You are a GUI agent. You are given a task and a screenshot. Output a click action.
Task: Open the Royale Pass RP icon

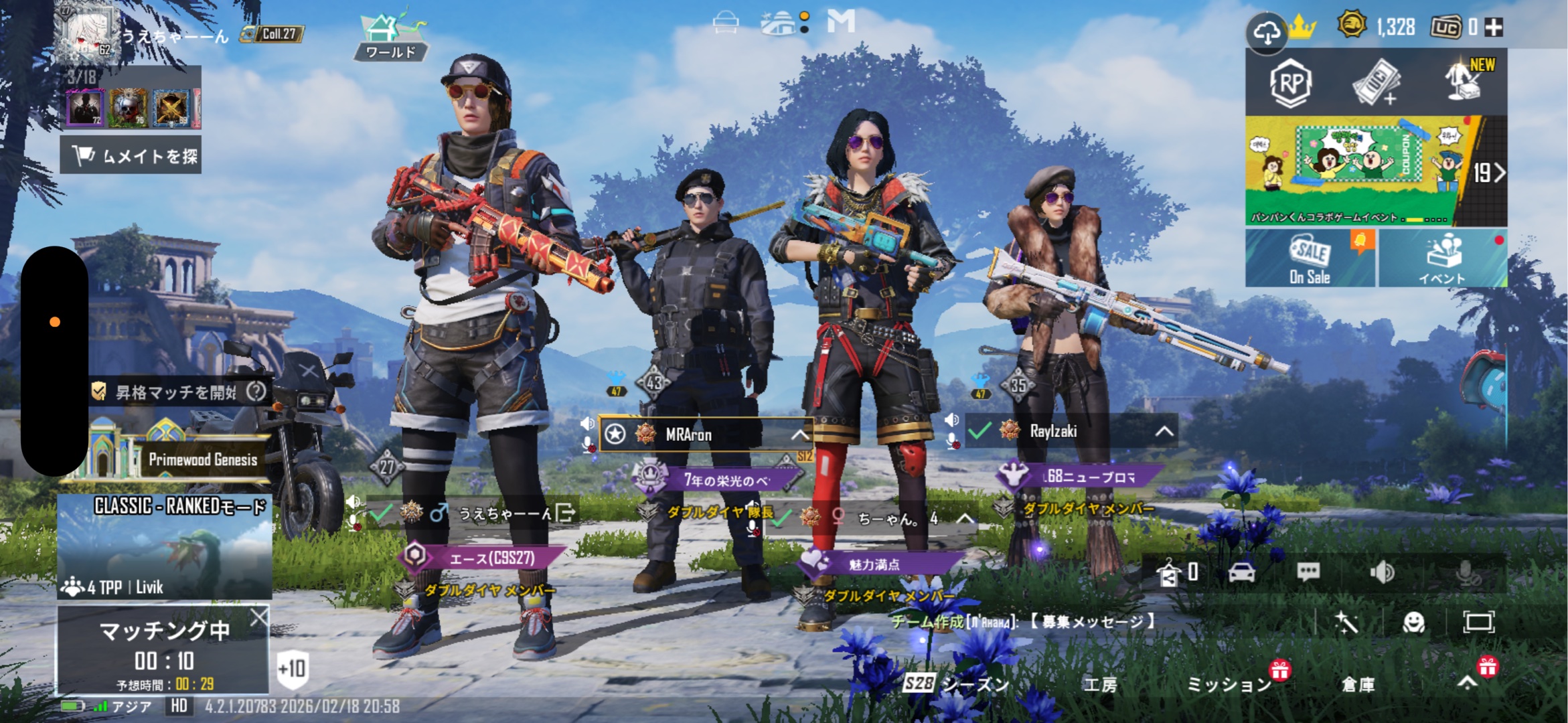coord(1290,83)
